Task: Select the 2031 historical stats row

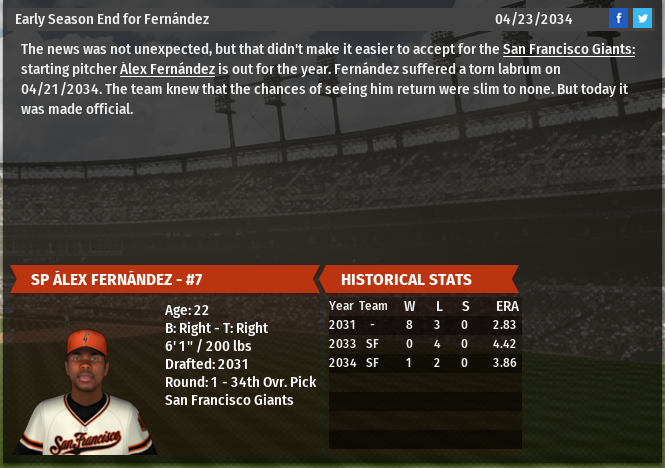Action: (424, 325)
